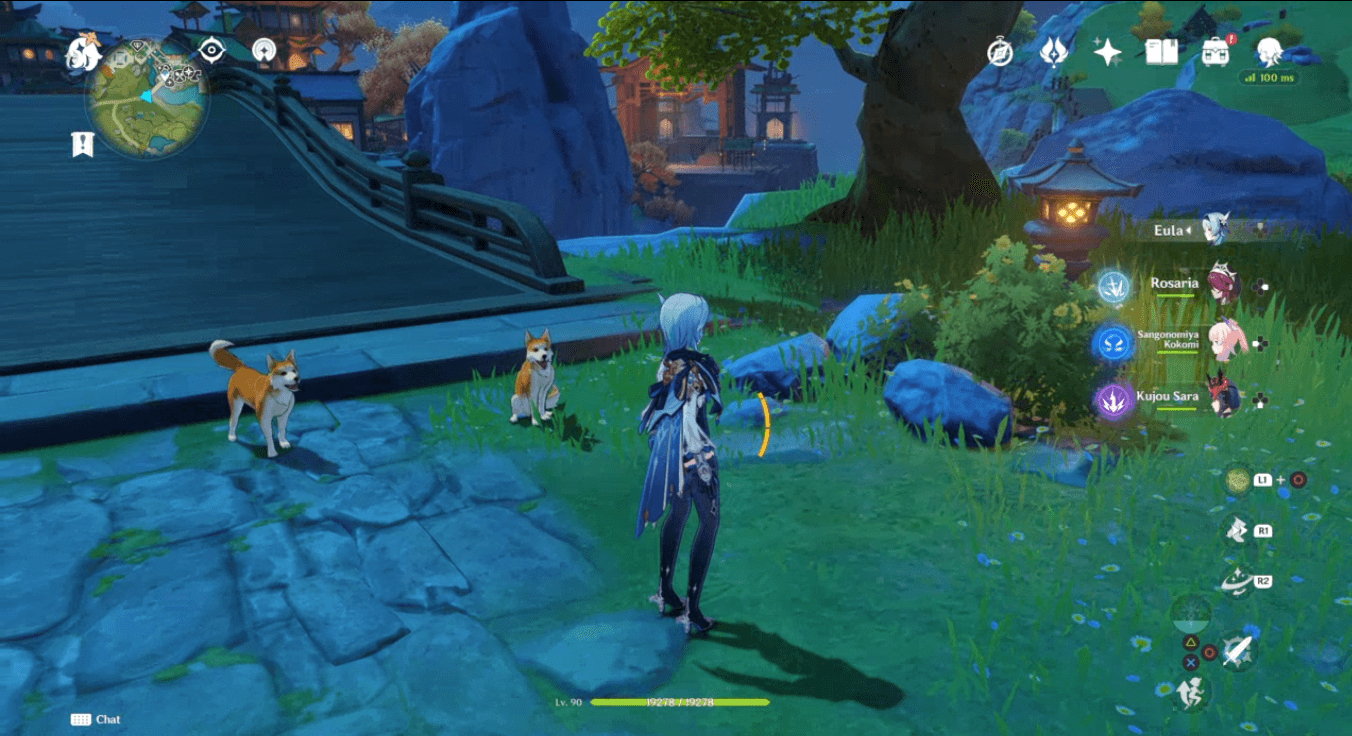Trigger Rosaria's Cryo elemental burst icon
Image resolution: width=1352 pixels, height=736 pixels.
point(1112,287)
